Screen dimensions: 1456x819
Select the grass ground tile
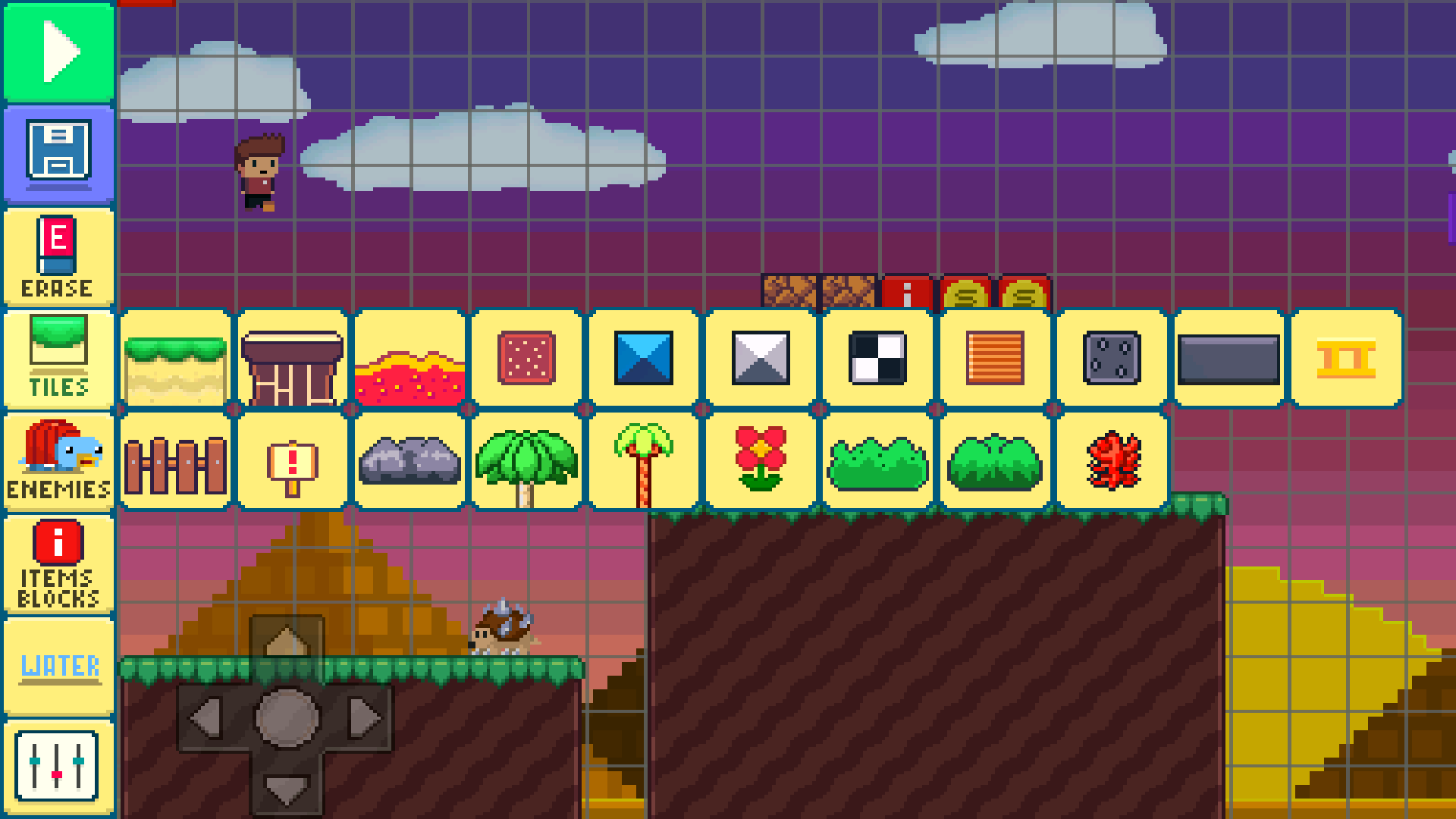pyautogui.click(x=176, y=359)
